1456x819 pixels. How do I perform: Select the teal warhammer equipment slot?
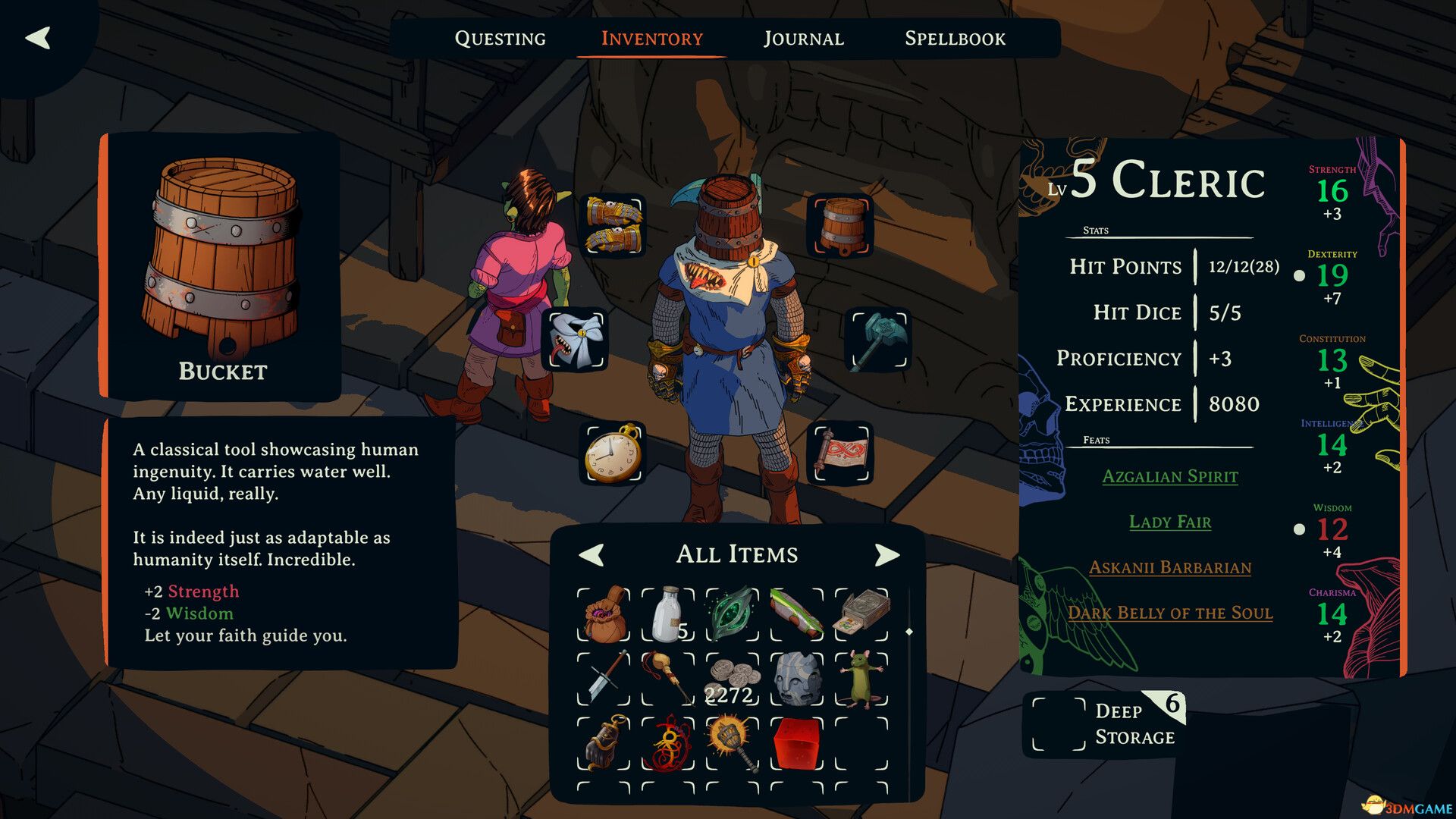[877, 340]
